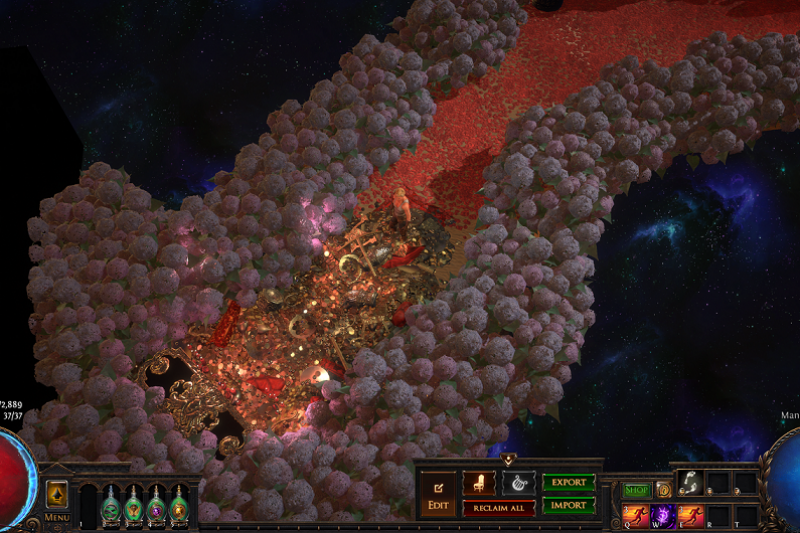
Task: Trigger the running skill bound to E
Action: coord(690,514)
